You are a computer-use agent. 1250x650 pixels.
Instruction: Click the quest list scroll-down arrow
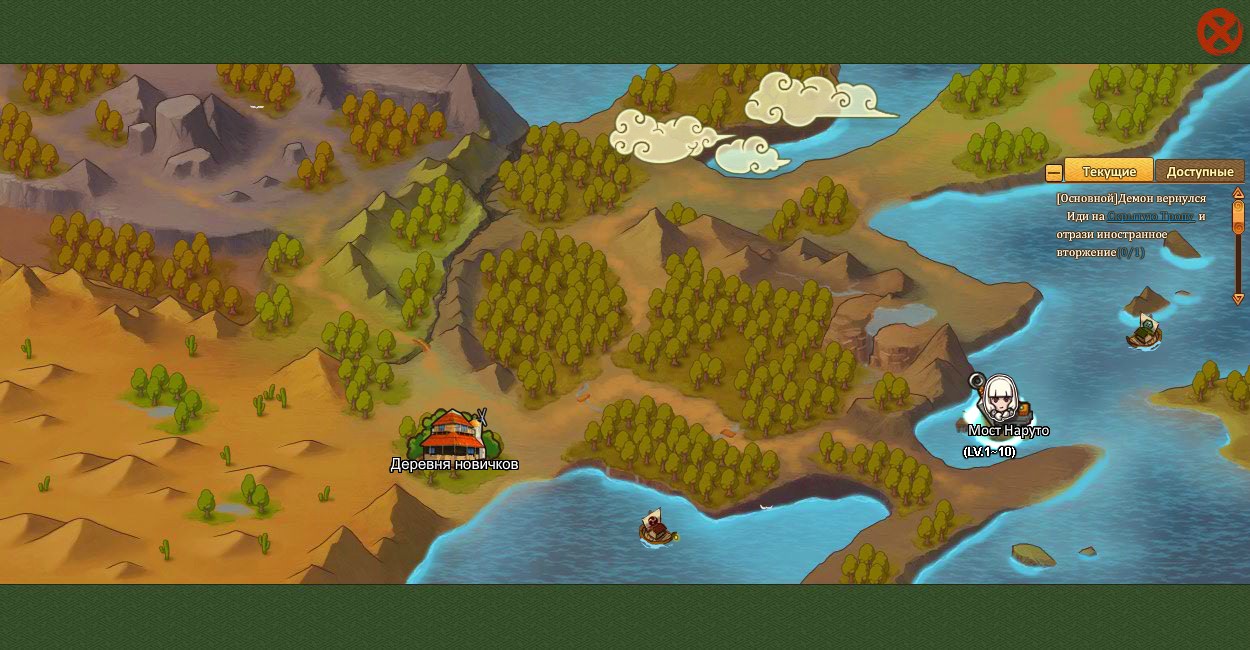click(x=1238, y=298)
